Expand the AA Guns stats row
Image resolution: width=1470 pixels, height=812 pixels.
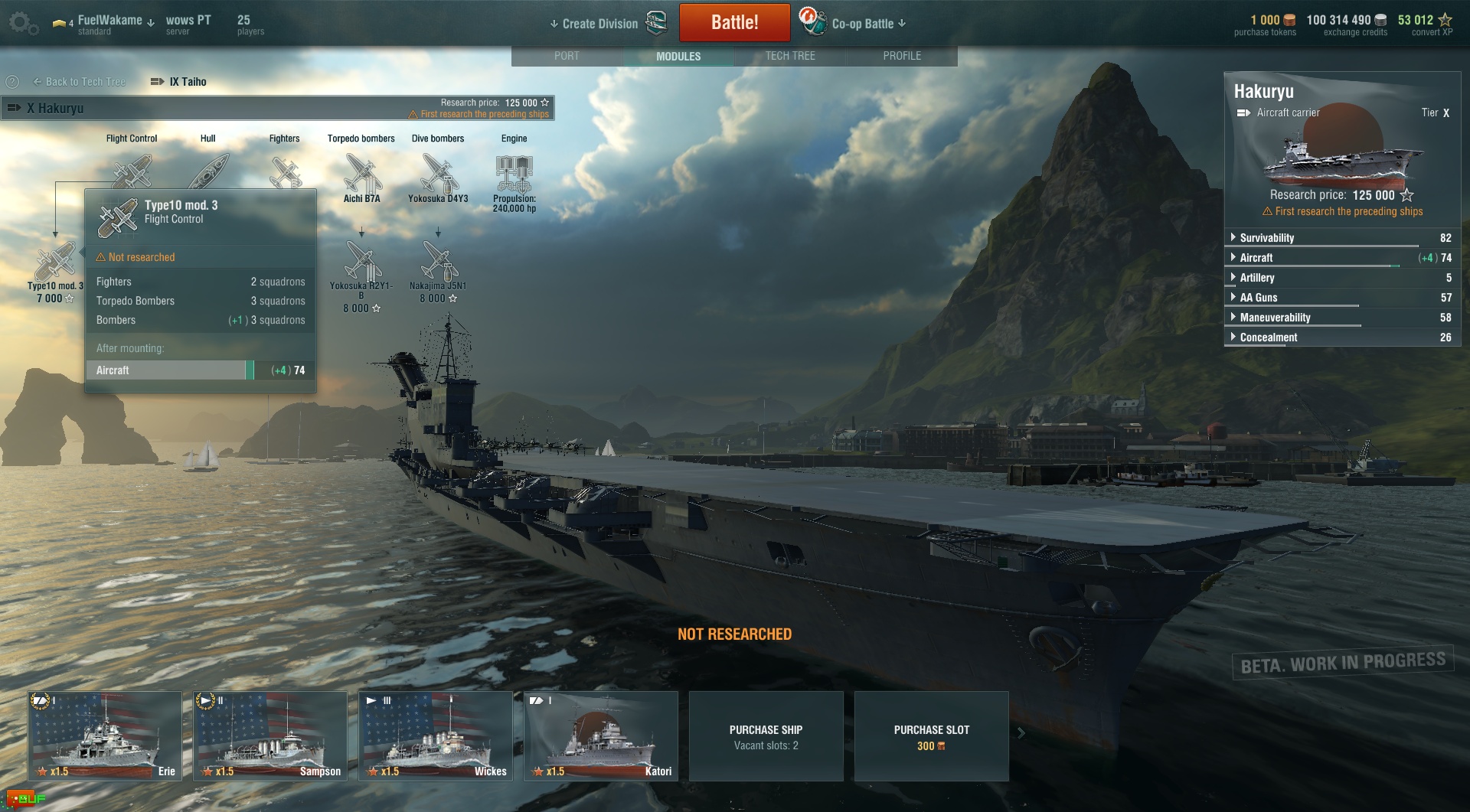[1259, 298]
